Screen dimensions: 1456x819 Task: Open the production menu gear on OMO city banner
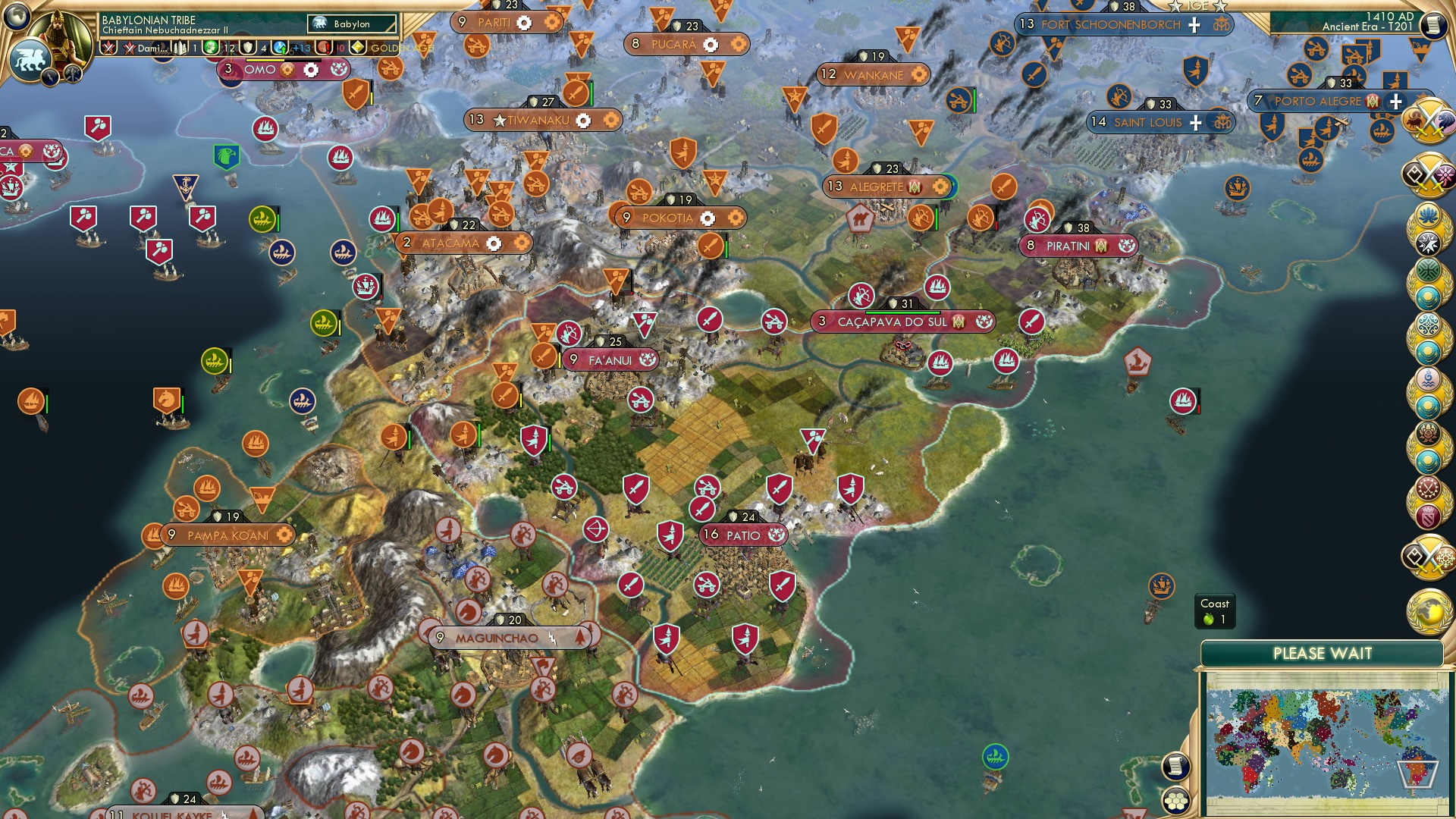coord(288,70)
